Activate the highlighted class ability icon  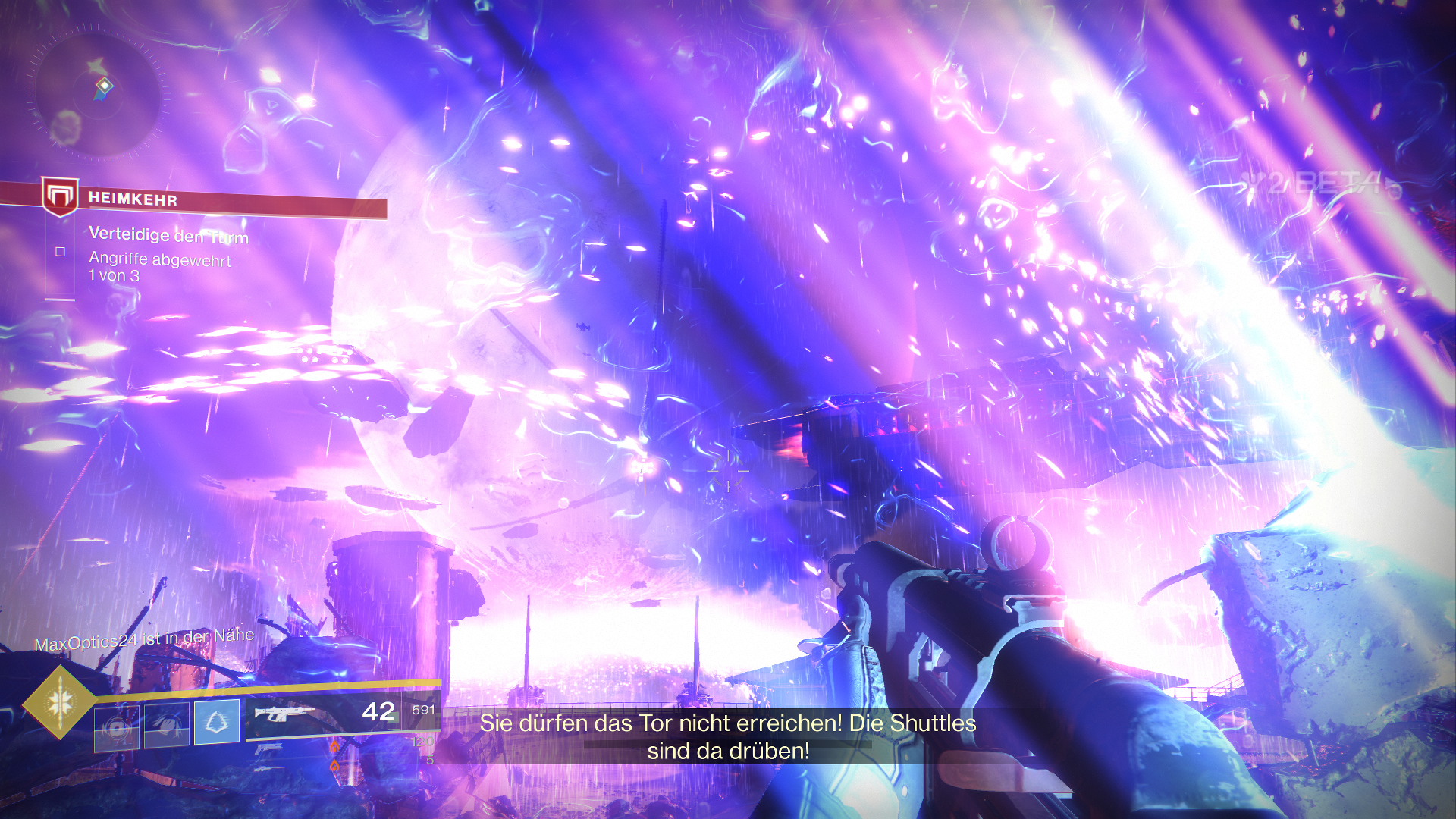tap(217, 722)
